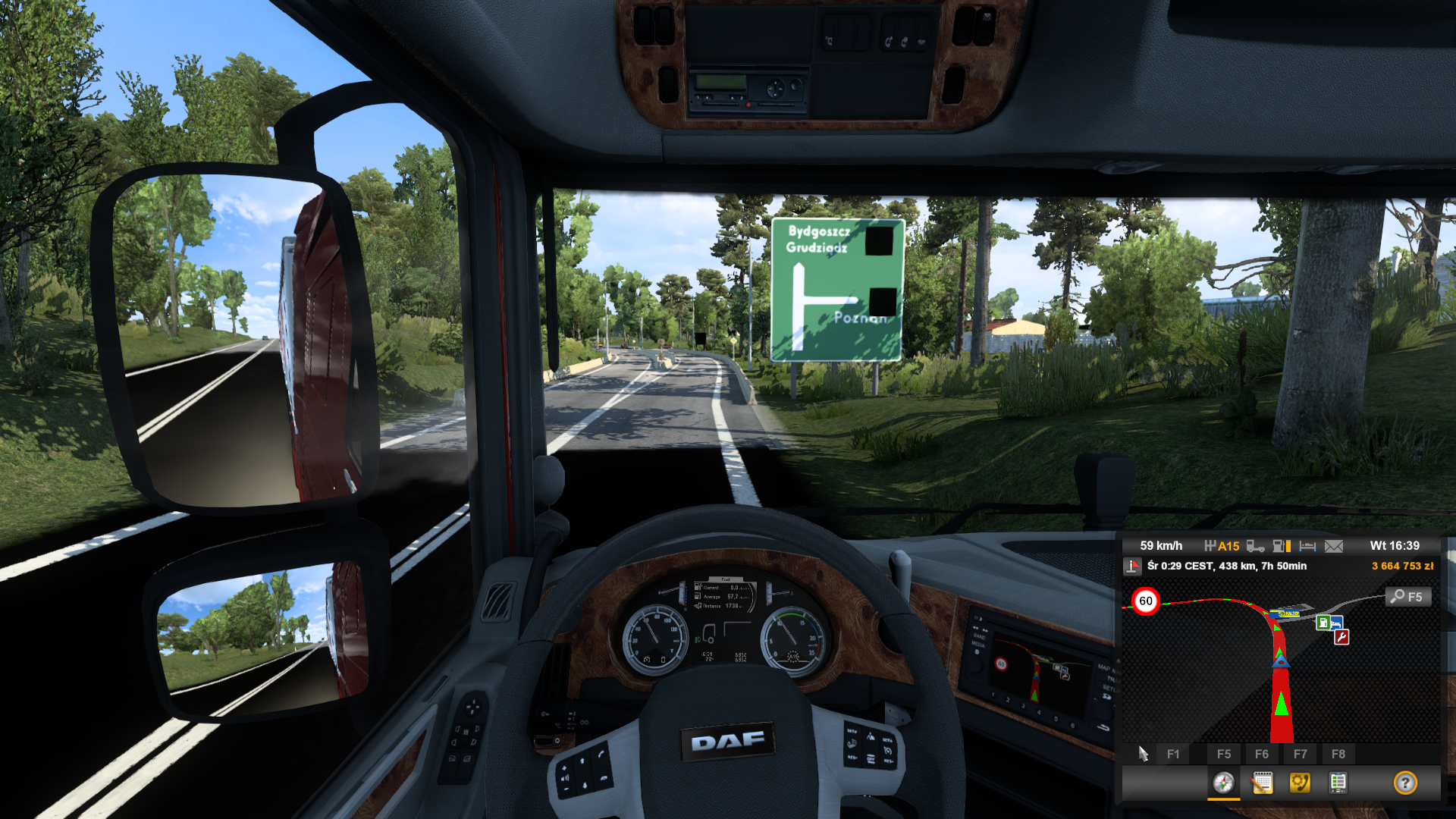The image size is (1456, 819).
Task: Click the truck damage indicator icon
Action: (1255, 546)
